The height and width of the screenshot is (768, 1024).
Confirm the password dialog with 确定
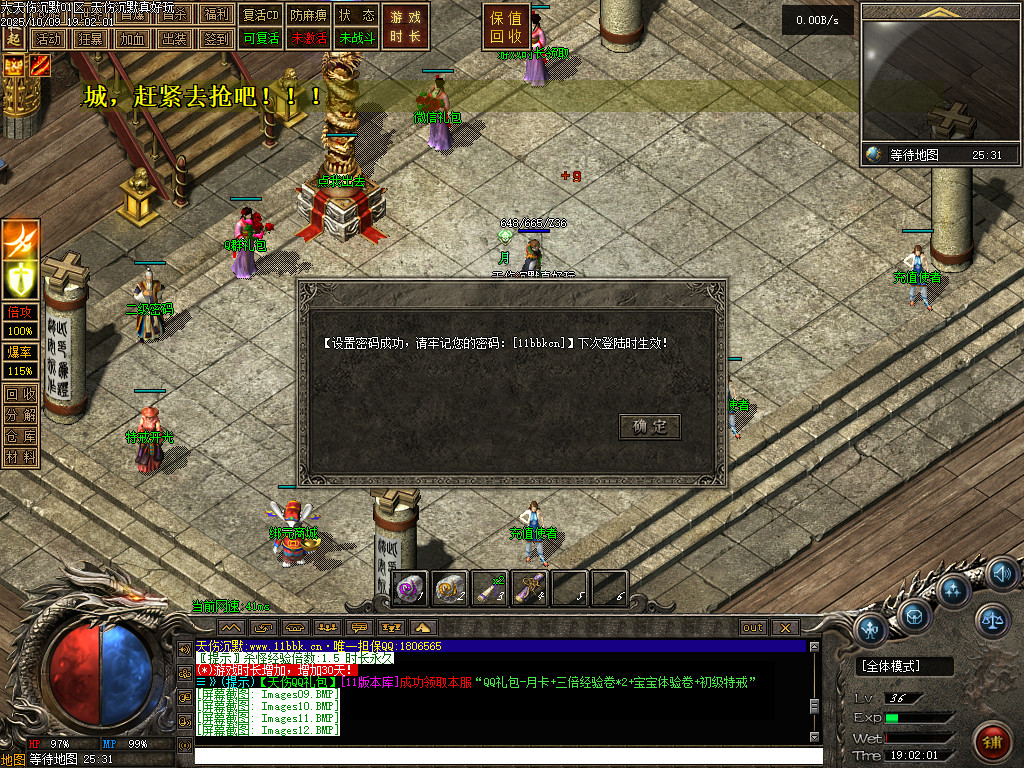[650, 427]
